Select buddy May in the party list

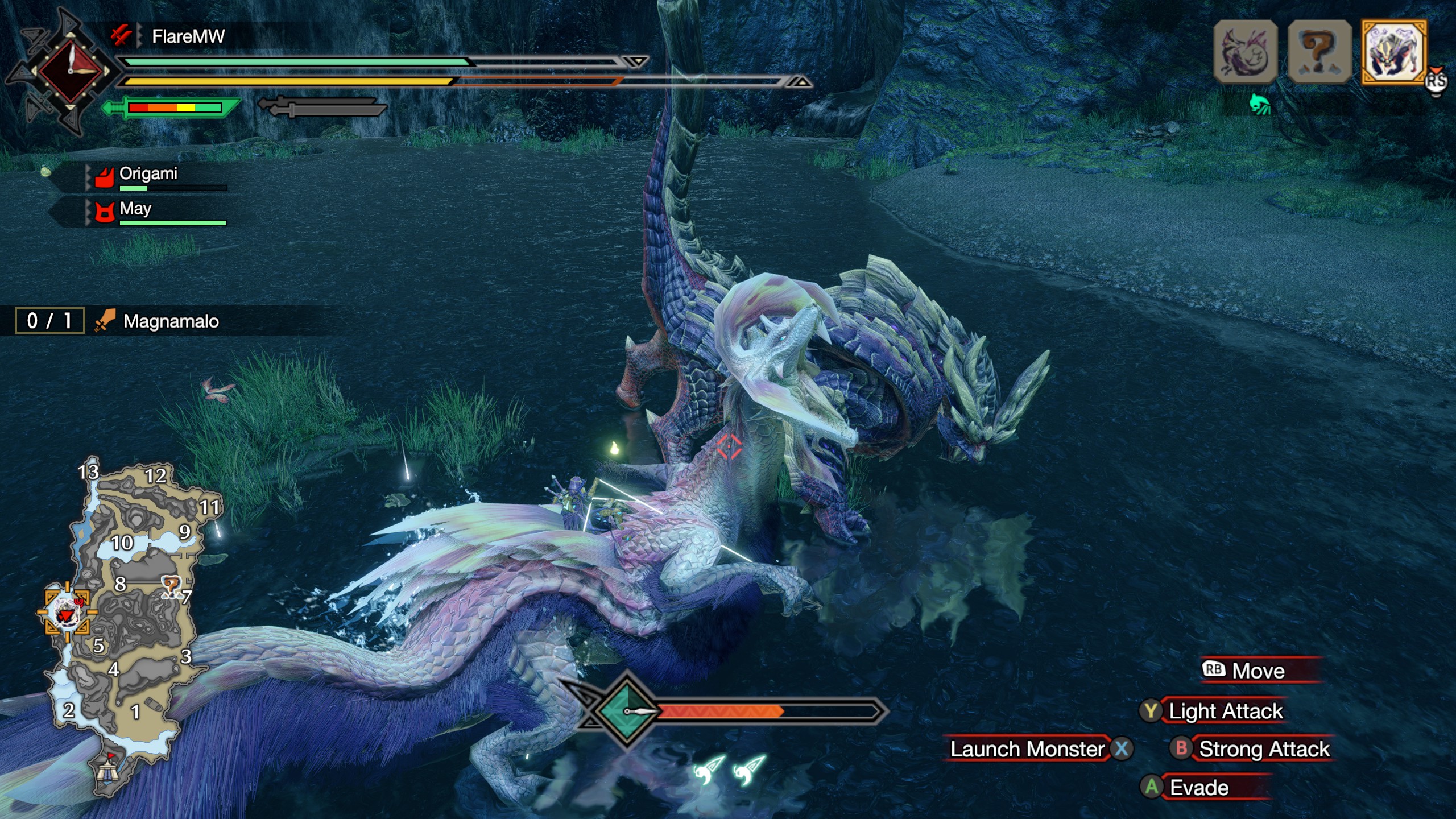point(135,209)
